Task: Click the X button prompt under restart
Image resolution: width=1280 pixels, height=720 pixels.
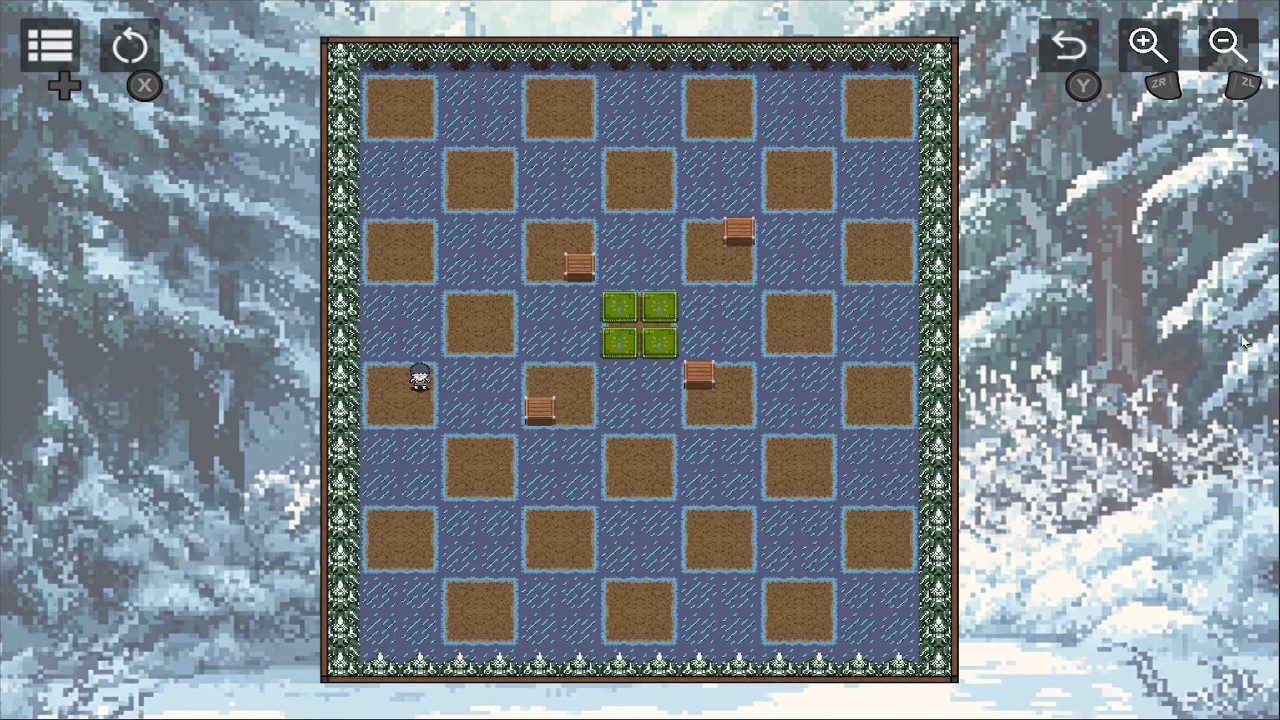Action: (144, 86)
